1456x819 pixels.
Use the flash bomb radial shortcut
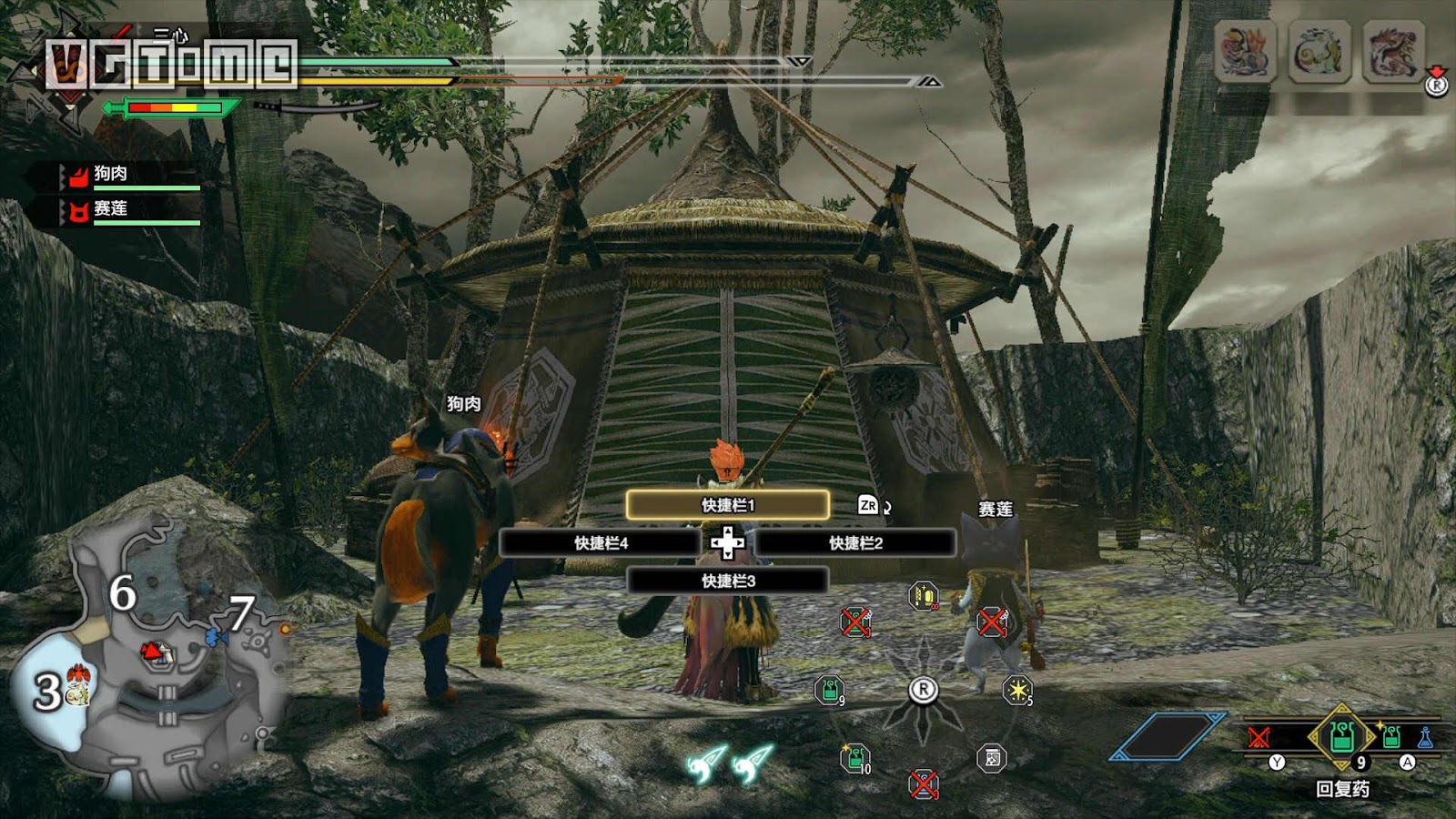(x=1016, y=691)
